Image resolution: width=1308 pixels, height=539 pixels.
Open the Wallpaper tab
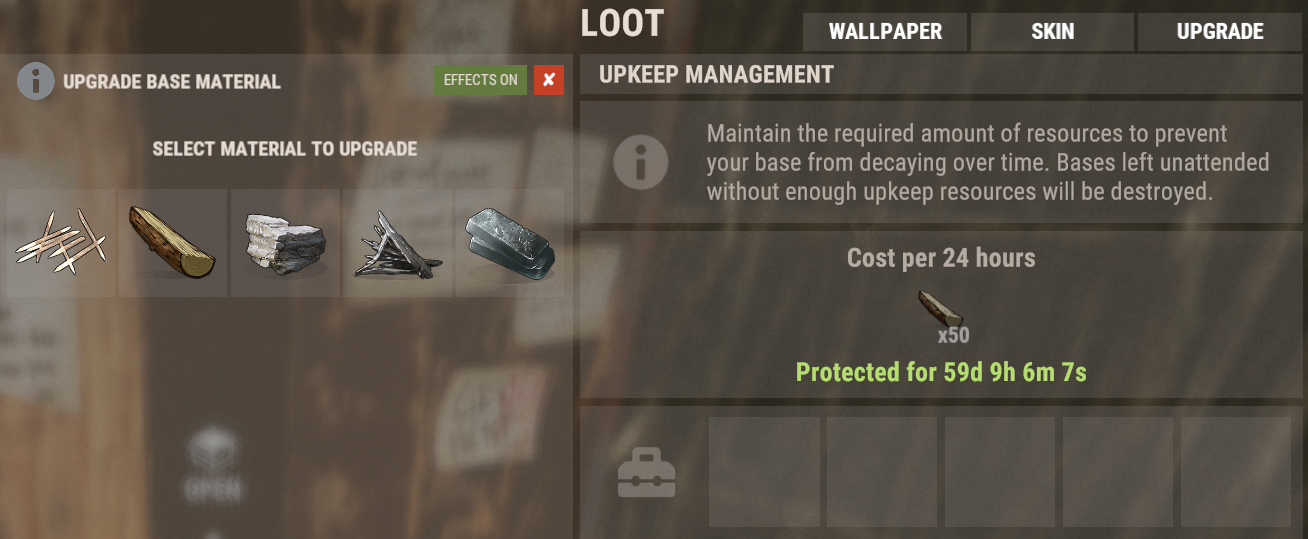point(885,32)
